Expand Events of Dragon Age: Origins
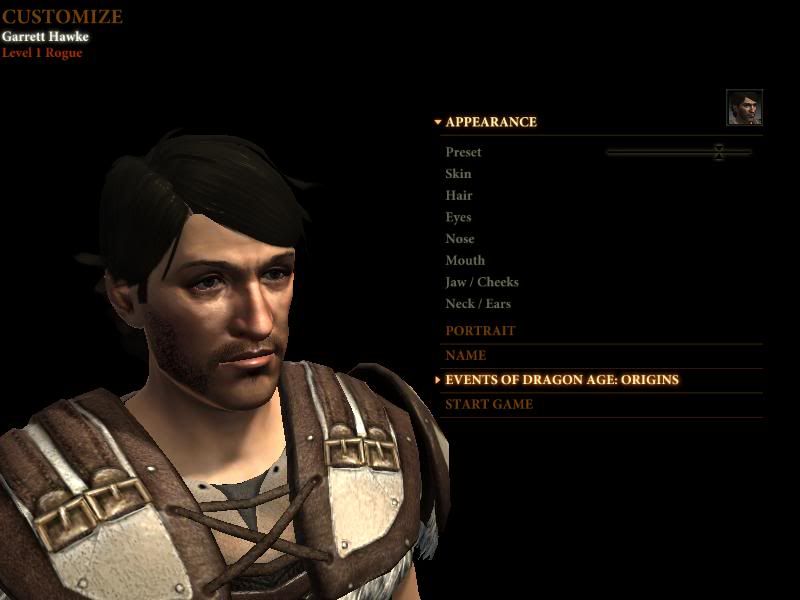Image resolution: width=800 pixels, height=600 pixels. tap(561, 380)
